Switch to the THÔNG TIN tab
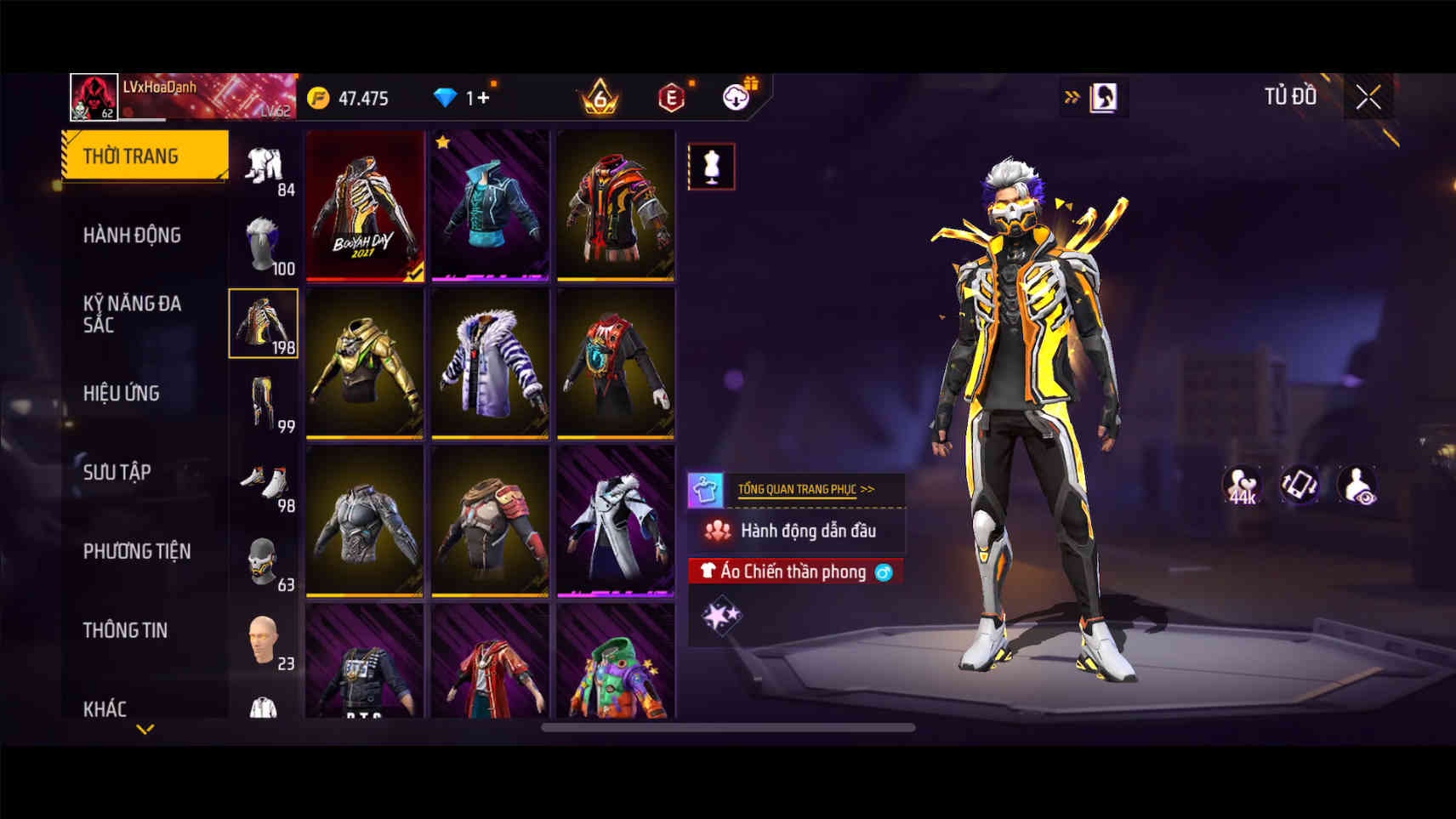The width and height of the screenshot is (1456, 819). click(125, 630)
